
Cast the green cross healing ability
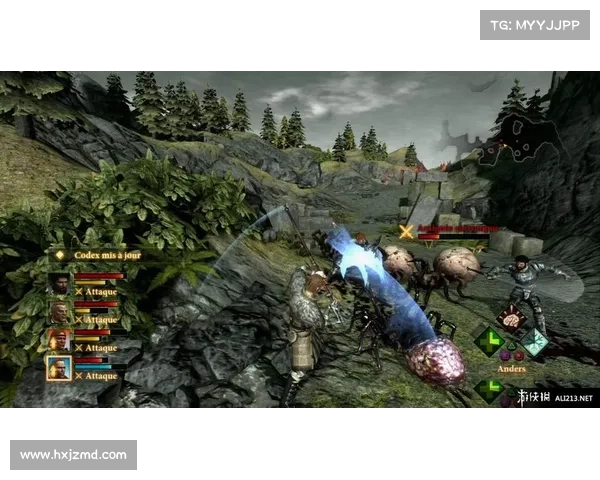tap(489, 343)
